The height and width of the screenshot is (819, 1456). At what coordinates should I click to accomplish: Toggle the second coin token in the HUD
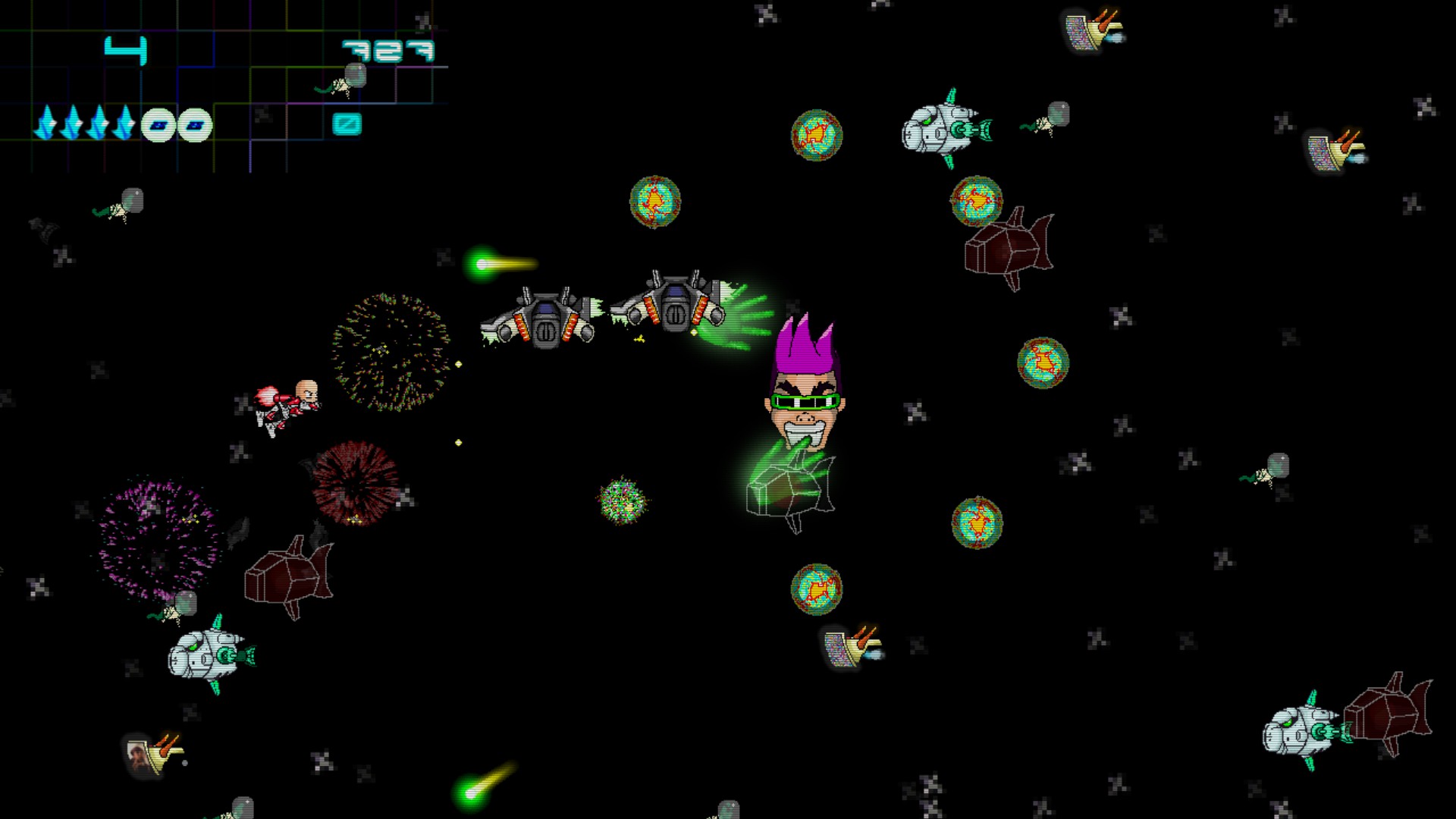193,124
